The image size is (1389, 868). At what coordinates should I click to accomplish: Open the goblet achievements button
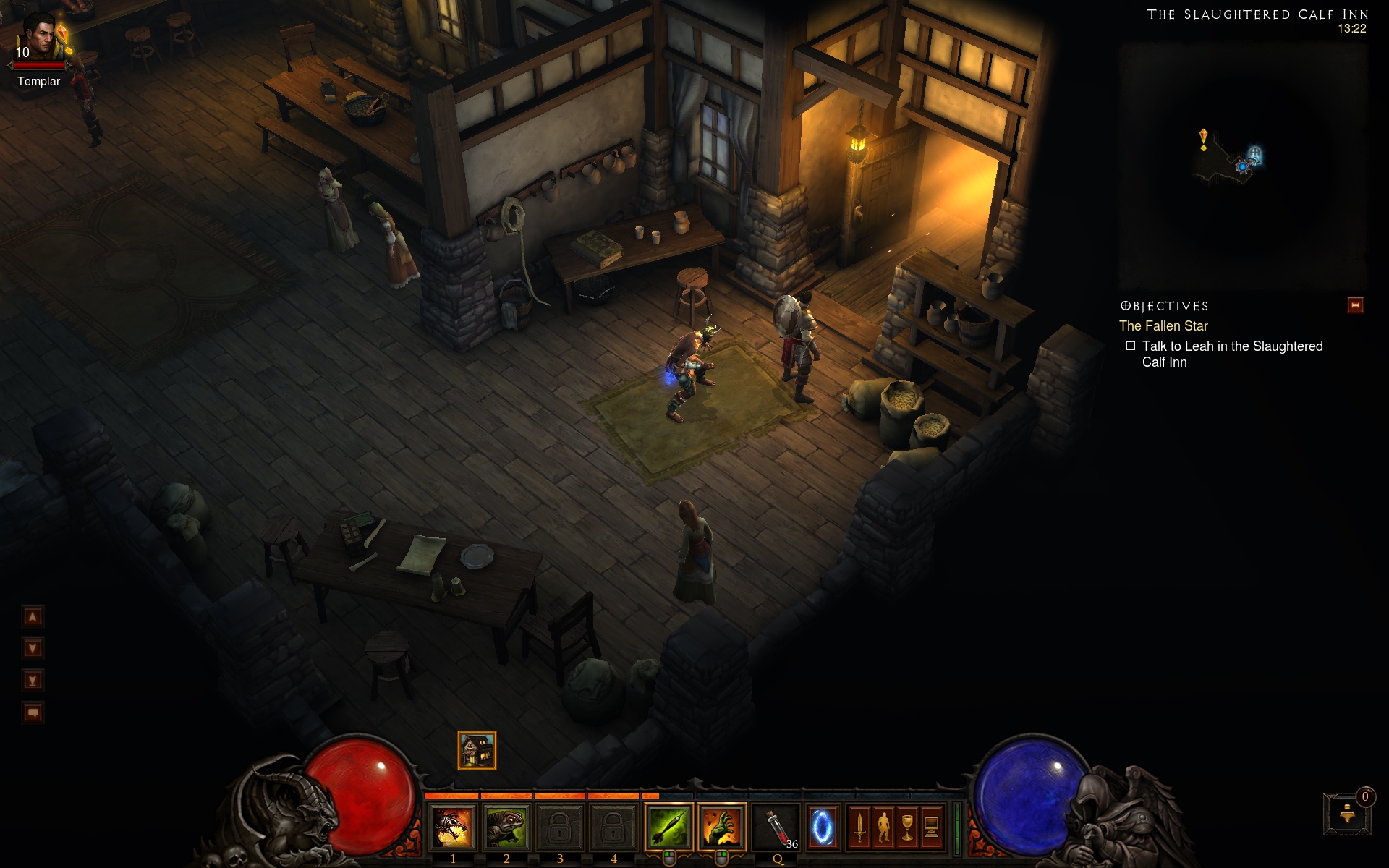pos(907,827)
